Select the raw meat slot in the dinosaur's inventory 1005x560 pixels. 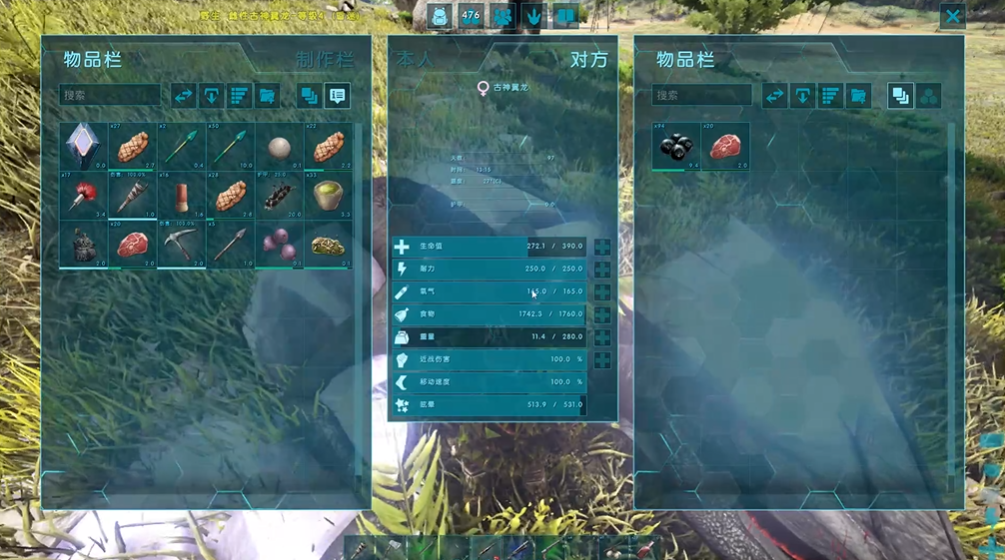725,147
